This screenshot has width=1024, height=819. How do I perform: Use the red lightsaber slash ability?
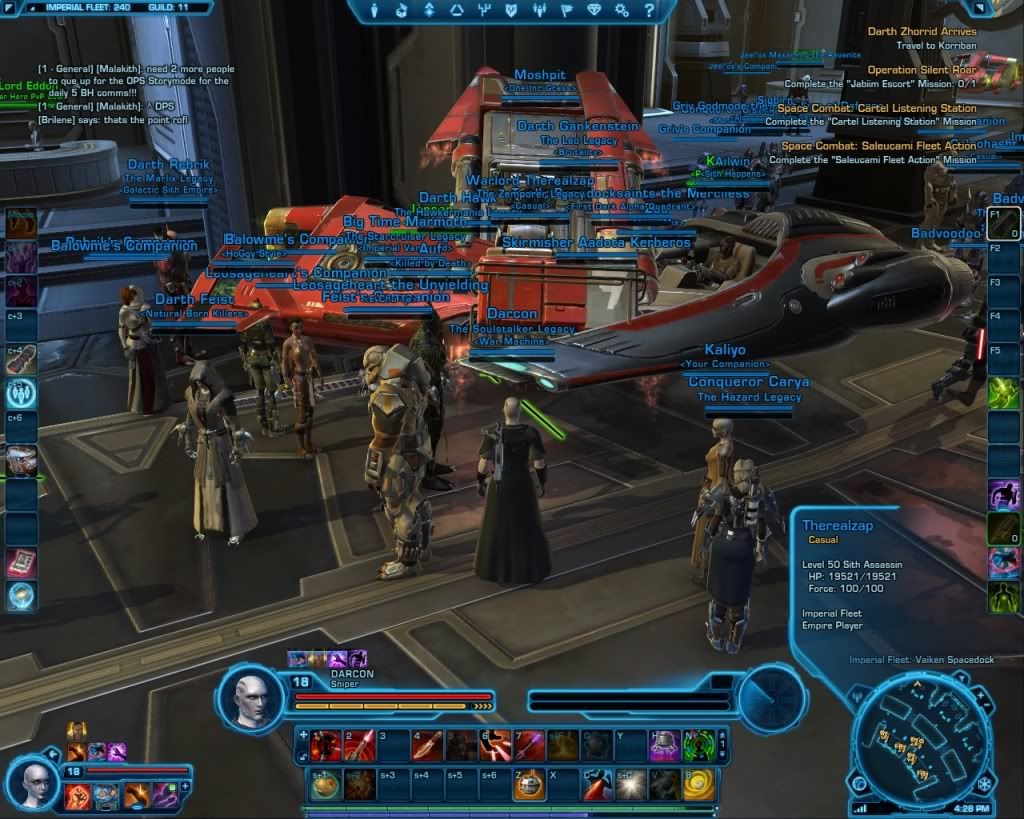598,784
